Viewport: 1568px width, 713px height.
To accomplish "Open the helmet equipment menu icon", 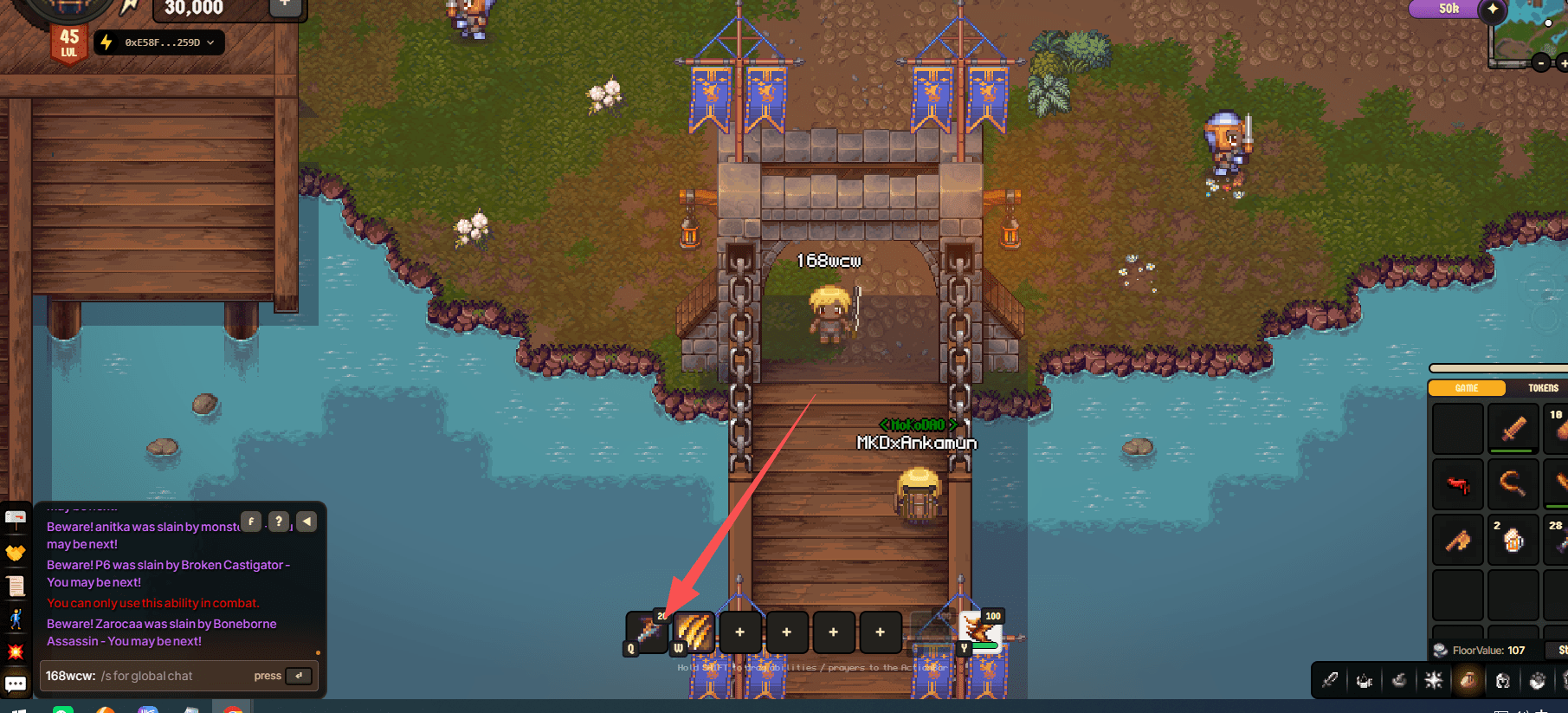I will (x=1503, y=680).
